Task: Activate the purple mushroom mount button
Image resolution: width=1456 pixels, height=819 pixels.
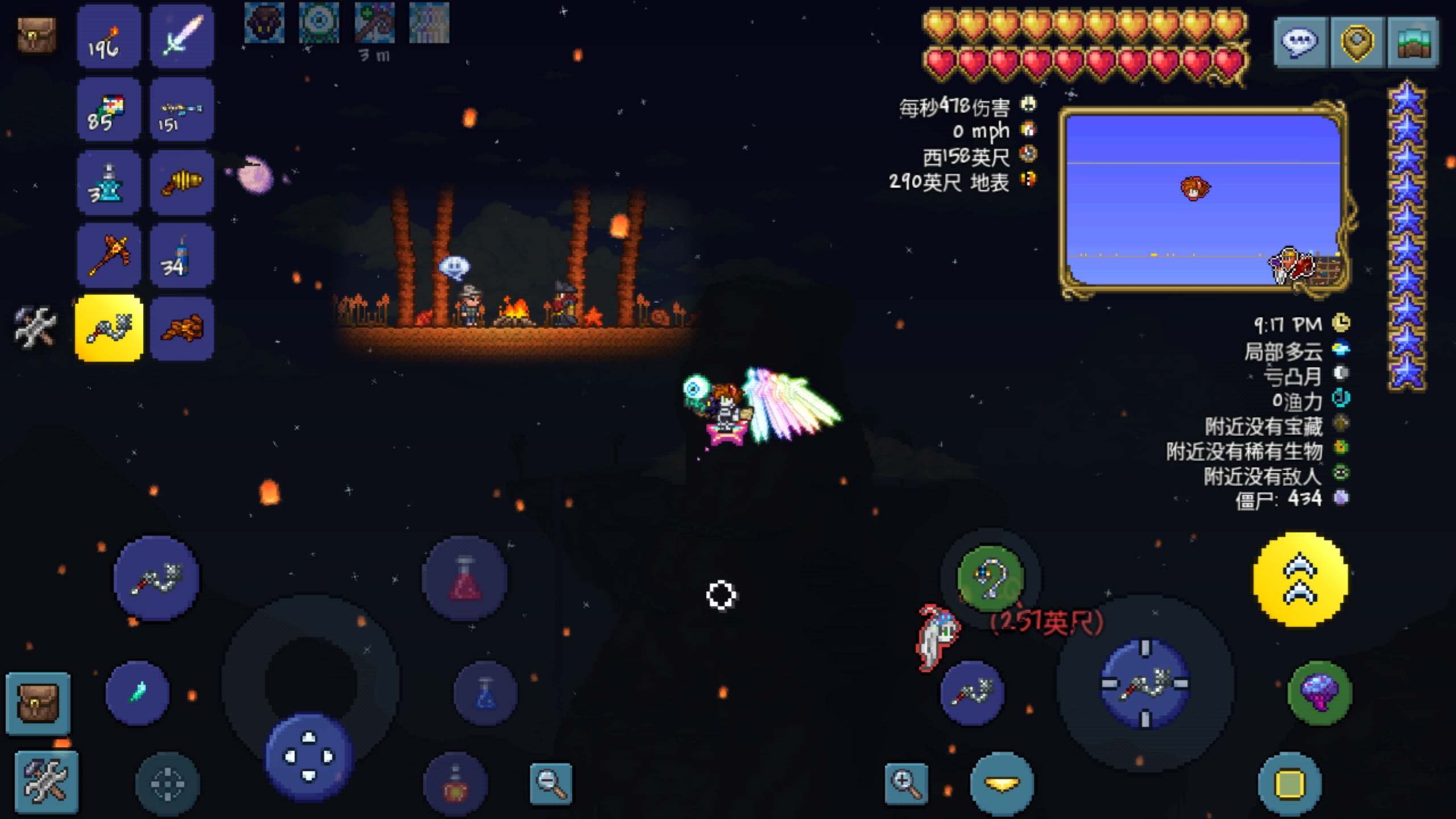Action: pyautogui.click(x=1319, y=692)
